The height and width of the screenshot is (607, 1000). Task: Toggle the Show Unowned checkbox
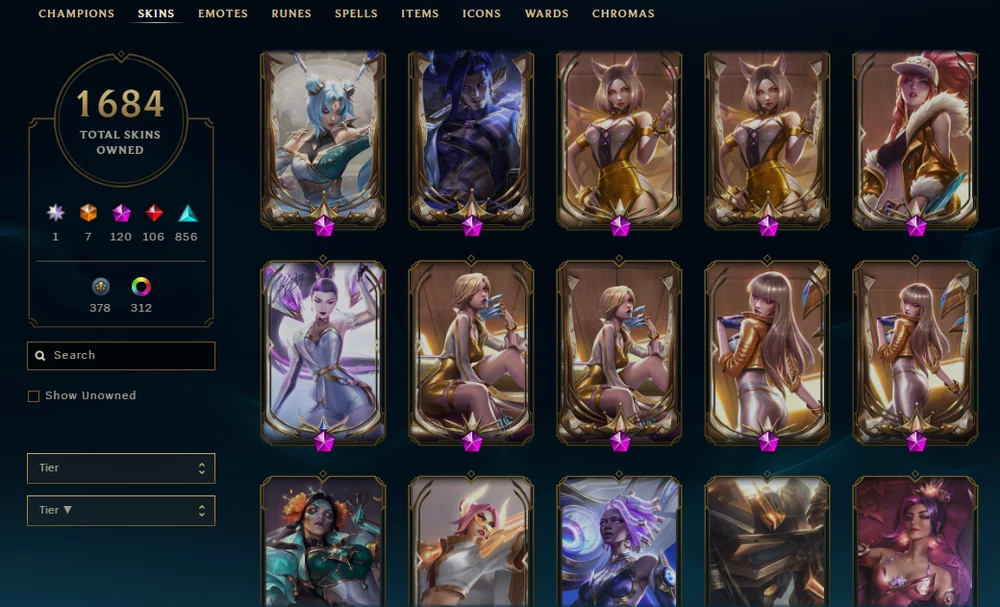point(34,396)
